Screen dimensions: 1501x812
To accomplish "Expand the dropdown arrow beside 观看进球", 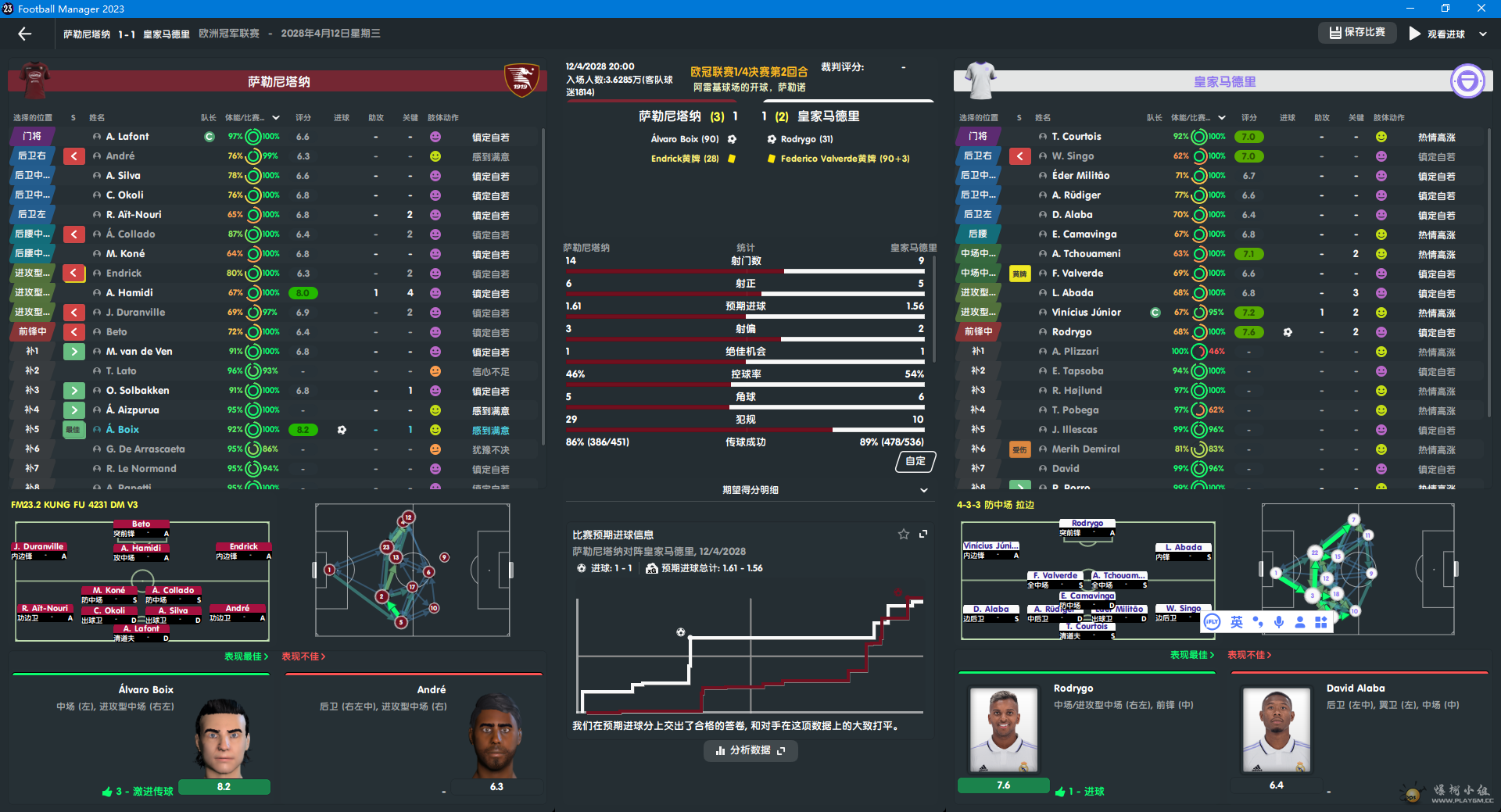I will pyautogui.click(x=1483, y=34).
